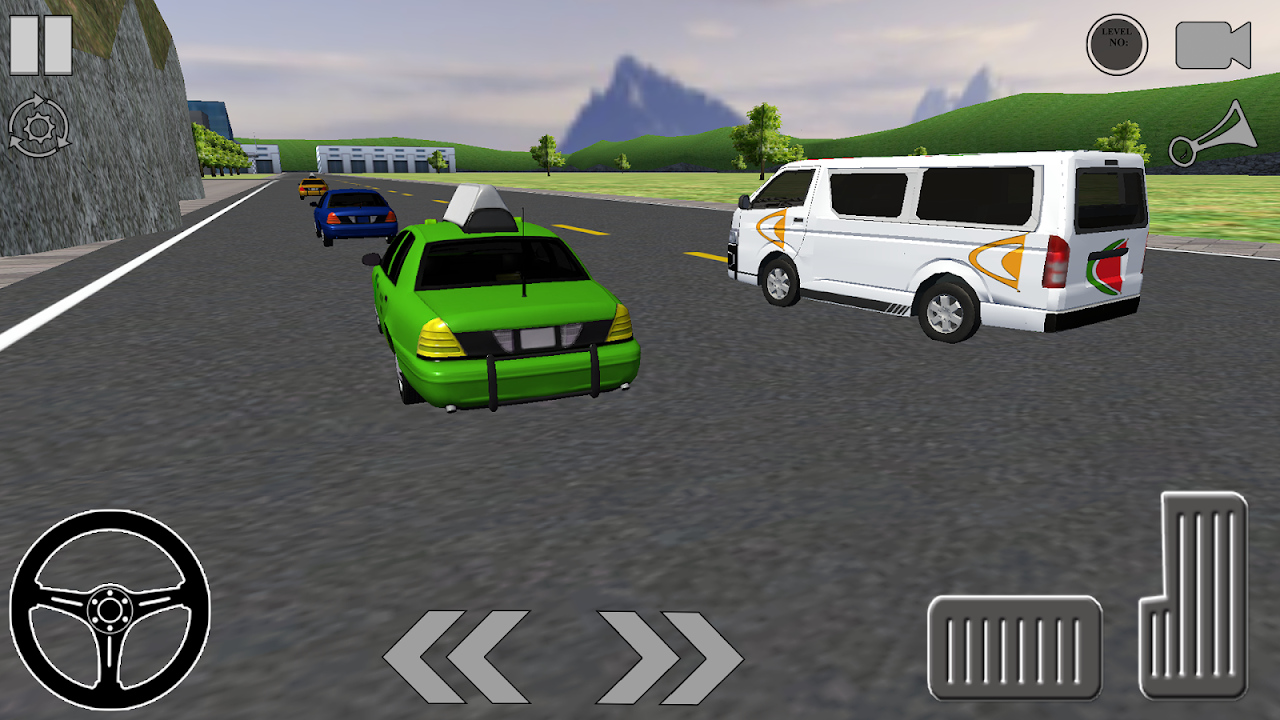
Task: Open camera options via the gear icon
Action: pyautogui.click(x=38, y=124)
